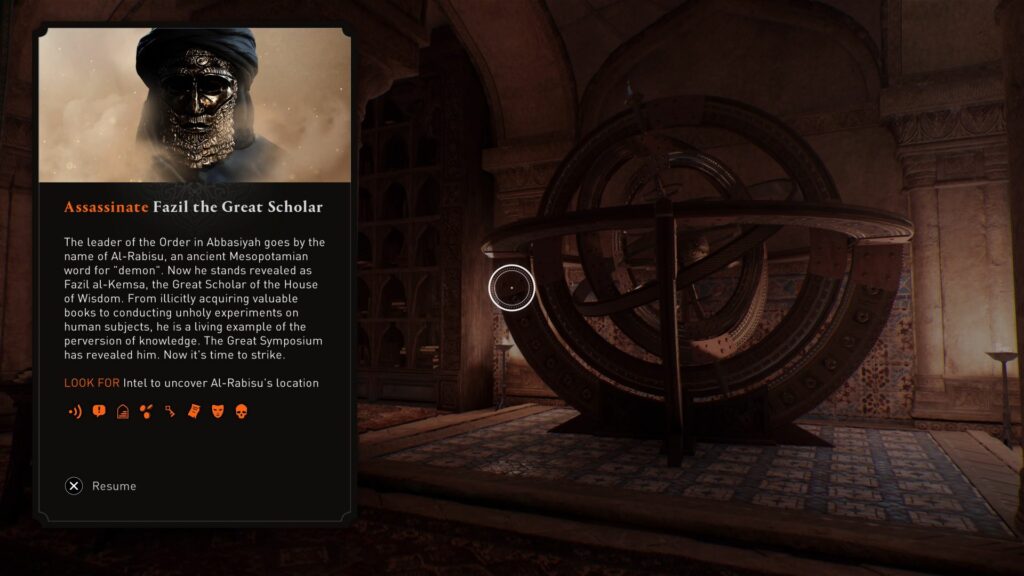Select the exclamation speech bubble icon

tap(98, 411)
